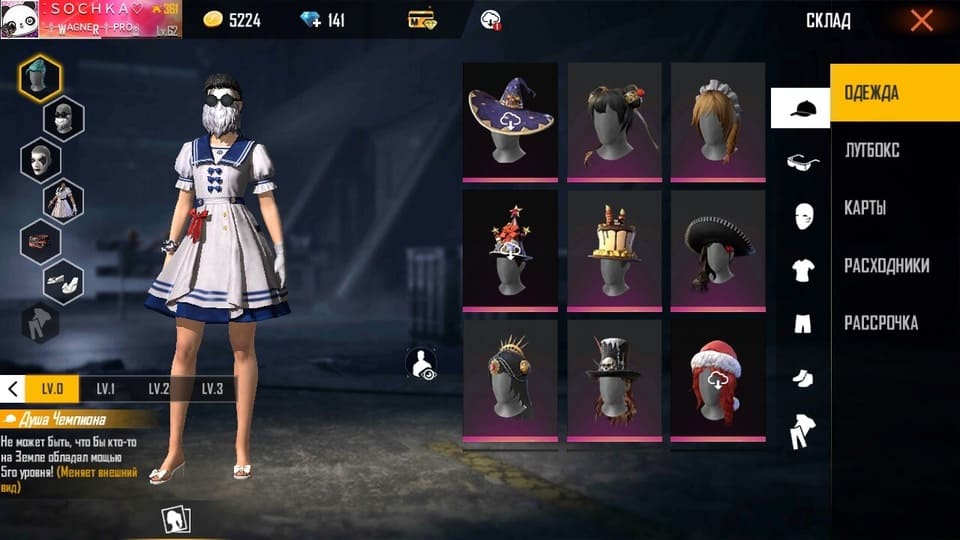
Task: Switch to the ОДЕЖДА tab
Action: coord(895,93)
